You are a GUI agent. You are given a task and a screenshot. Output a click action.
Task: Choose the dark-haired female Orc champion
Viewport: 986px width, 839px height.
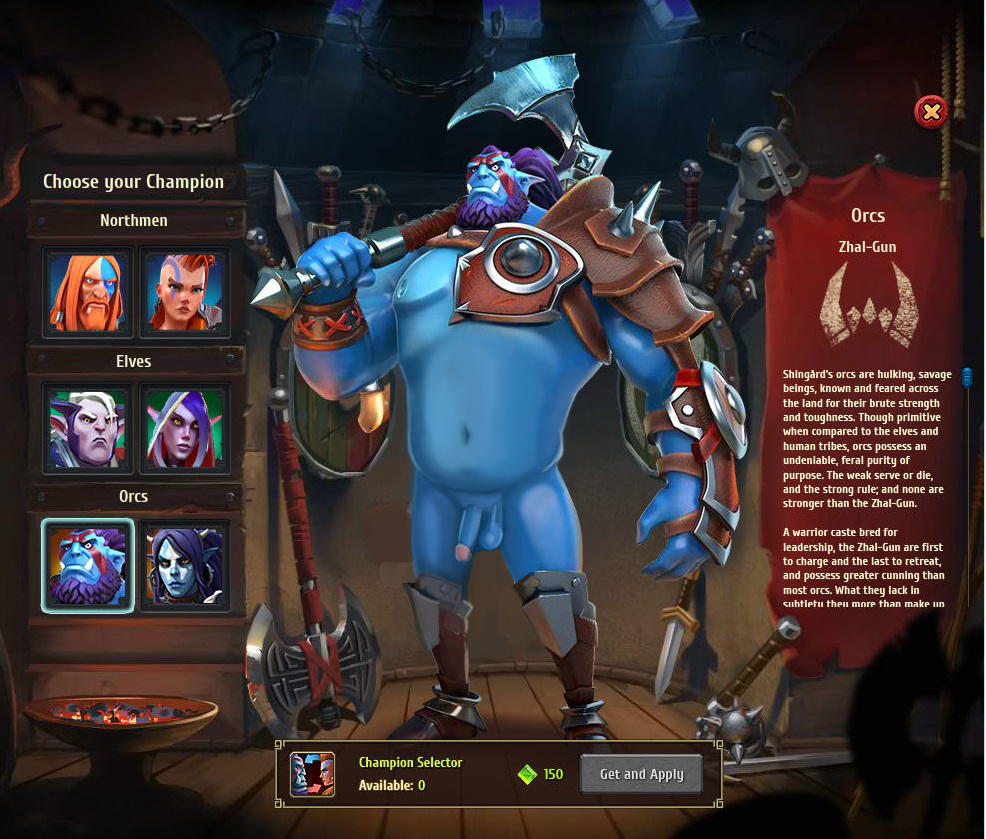coord(185,565)
